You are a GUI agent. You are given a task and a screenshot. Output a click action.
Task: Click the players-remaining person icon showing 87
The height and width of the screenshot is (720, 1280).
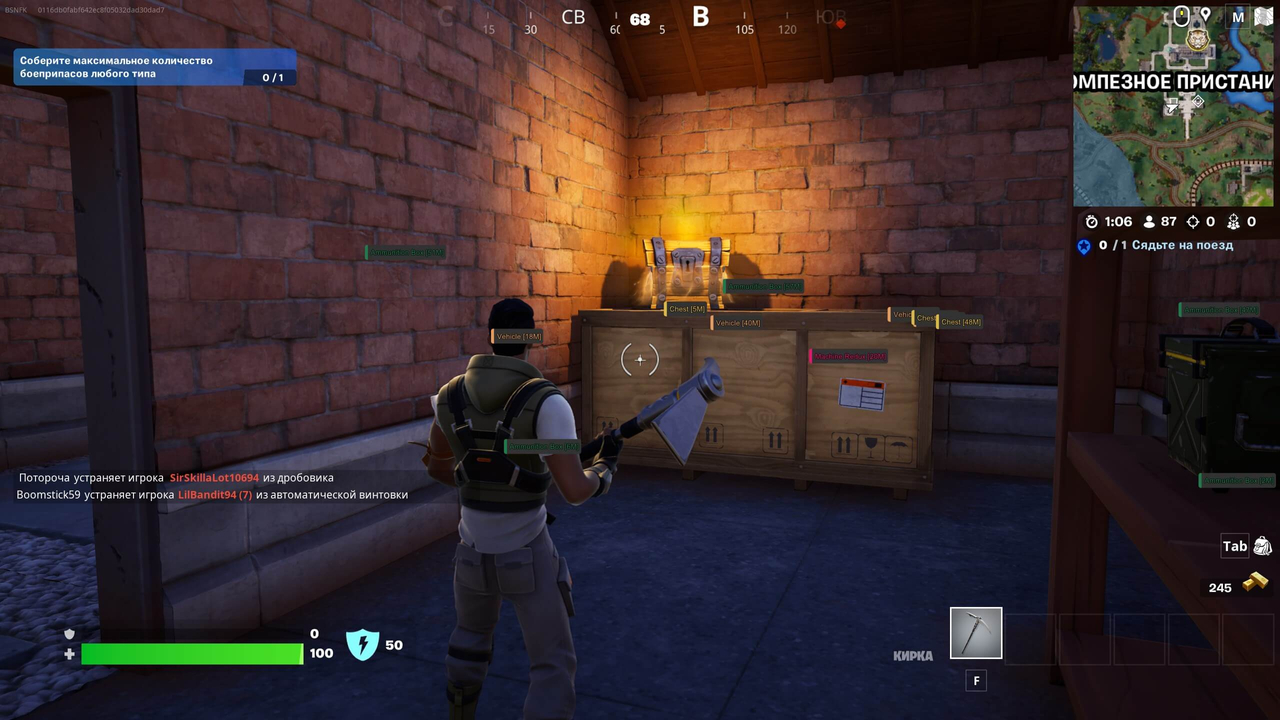tap(1149, 221)
